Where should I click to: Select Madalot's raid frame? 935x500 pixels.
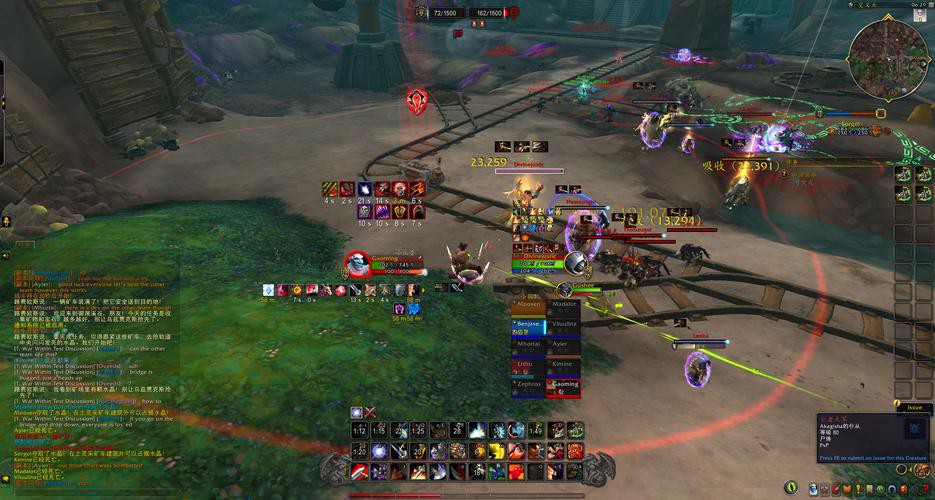pos(563,306)
